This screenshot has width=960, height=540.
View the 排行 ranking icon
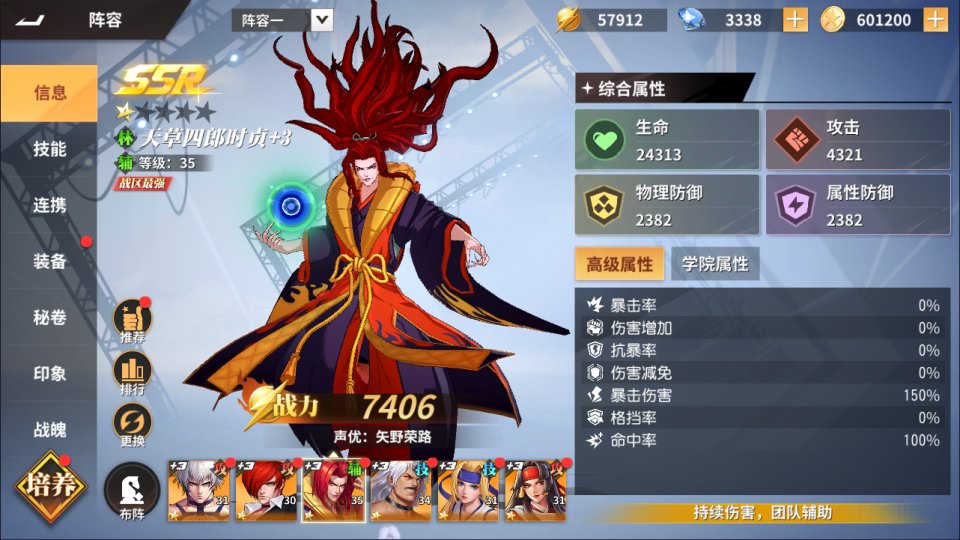[132, 373]
